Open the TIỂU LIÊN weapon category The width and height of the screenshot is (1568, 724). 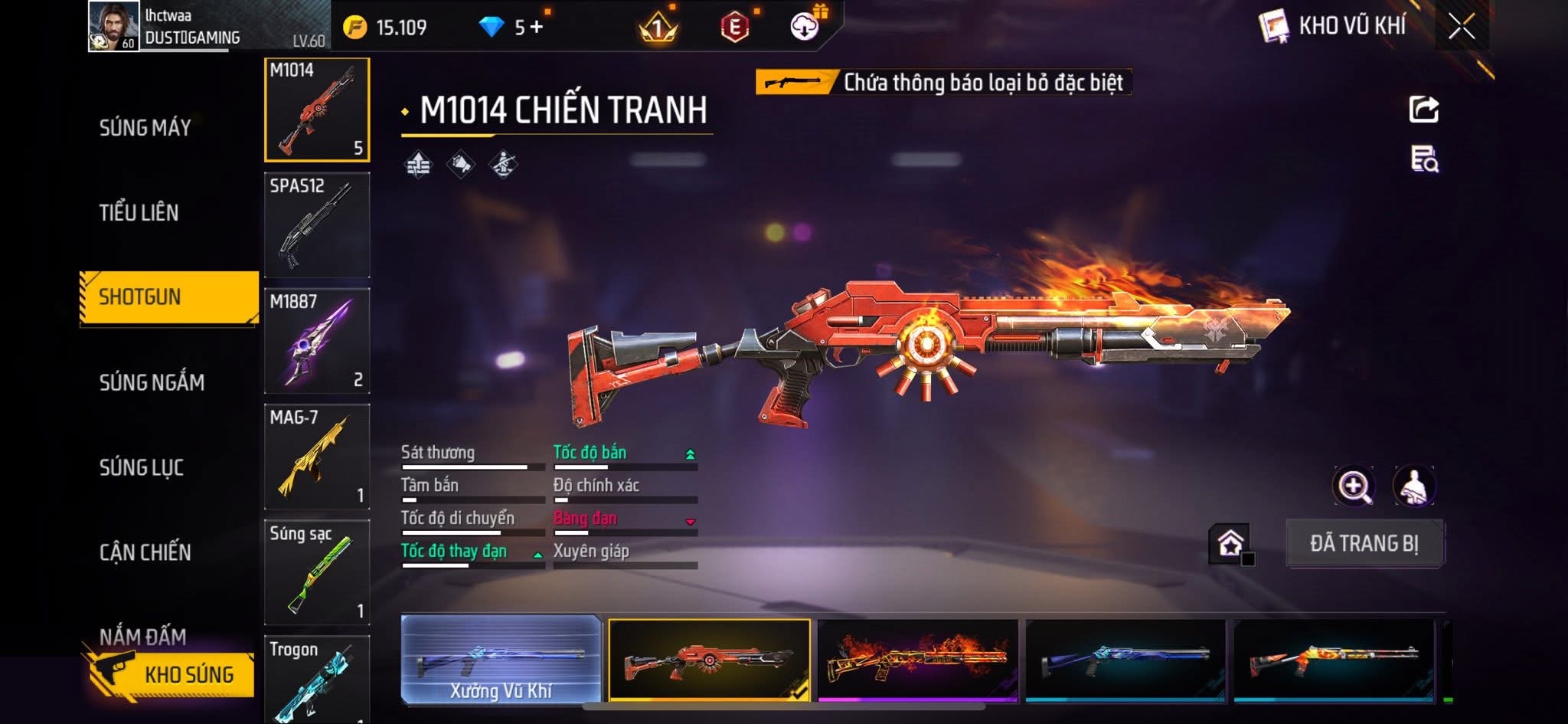coord(139,212)
